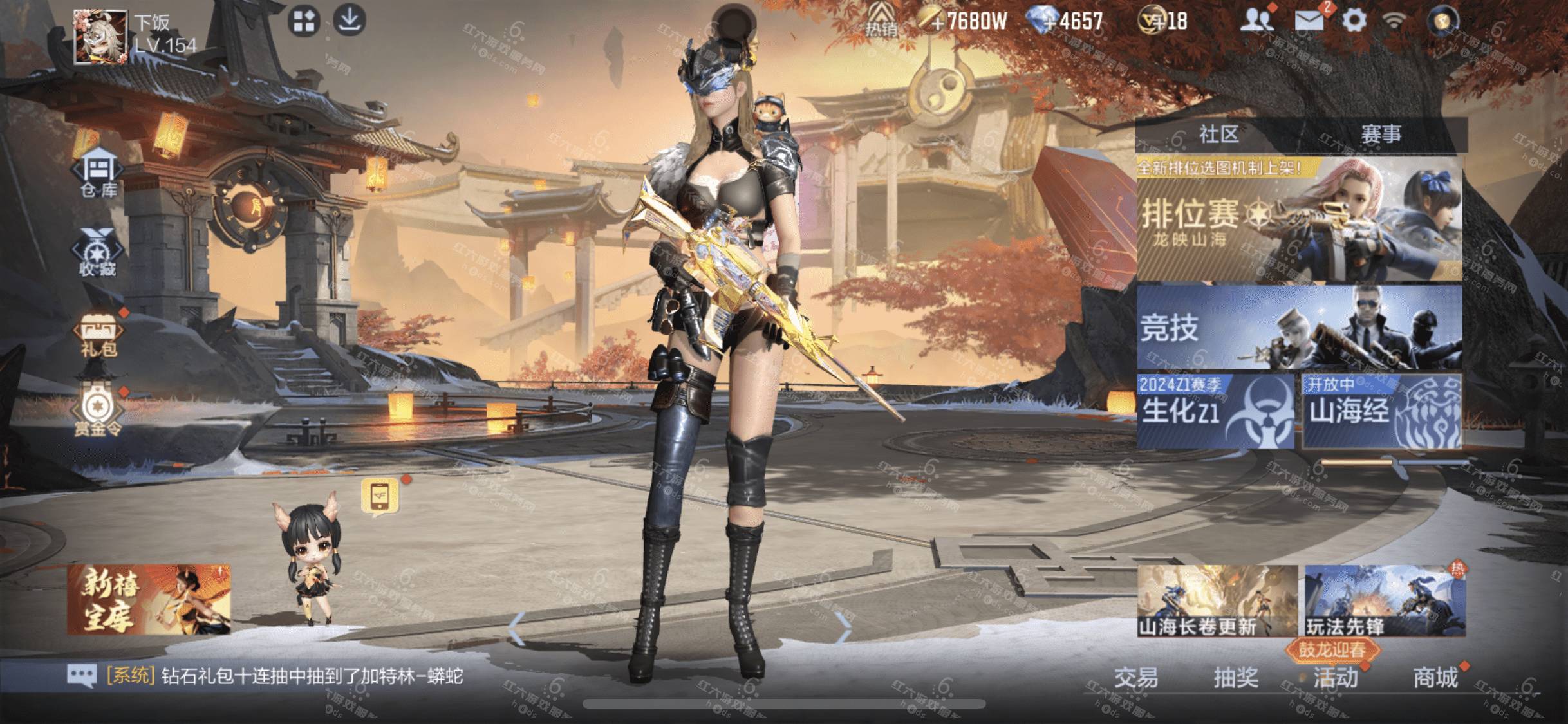Switch to the 社区 community tab
This screenshot has height=724, width=1568.
[1218, 135]
